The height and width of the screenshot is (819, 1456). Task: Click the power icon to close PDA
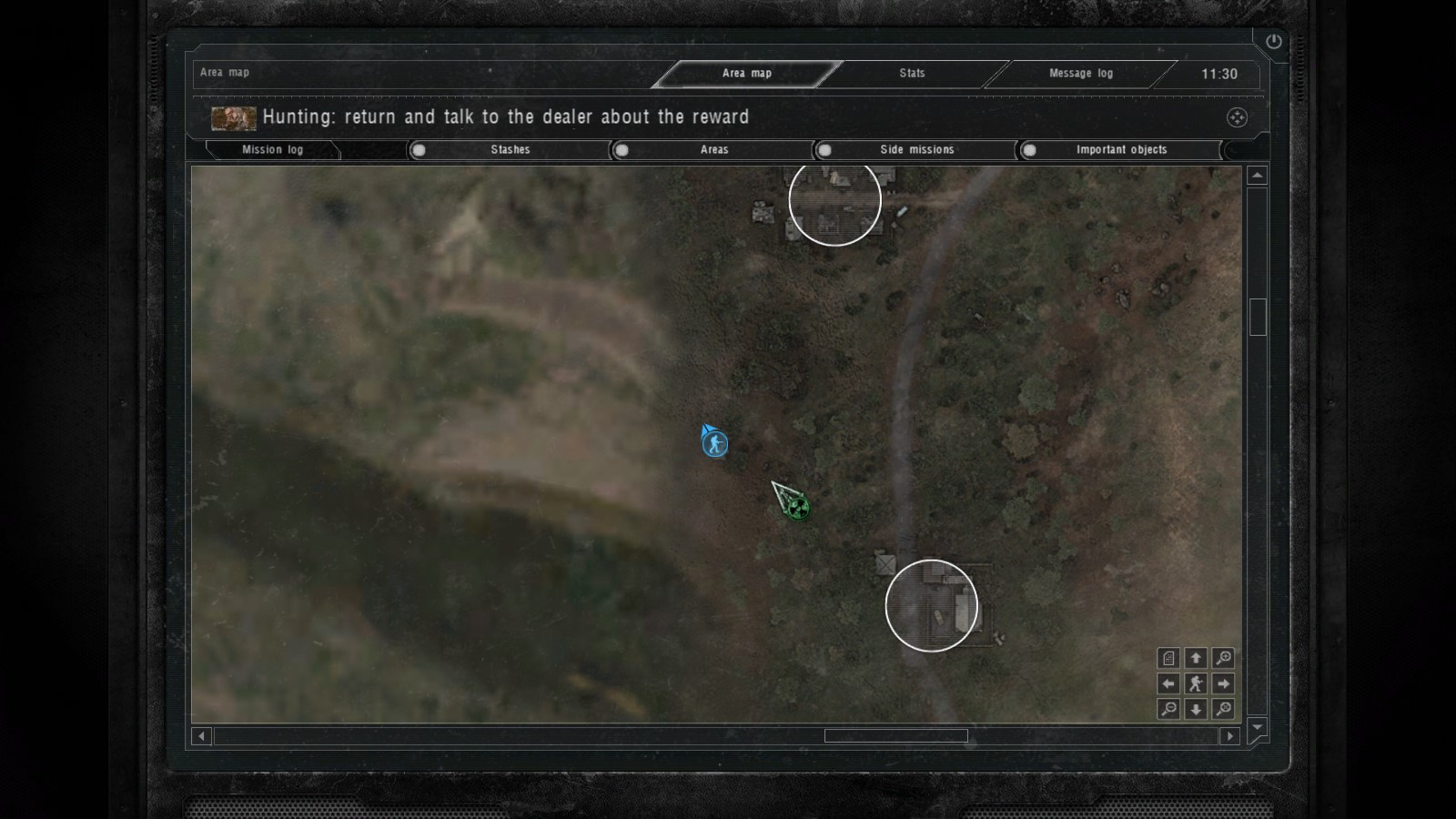(1273, 42)
